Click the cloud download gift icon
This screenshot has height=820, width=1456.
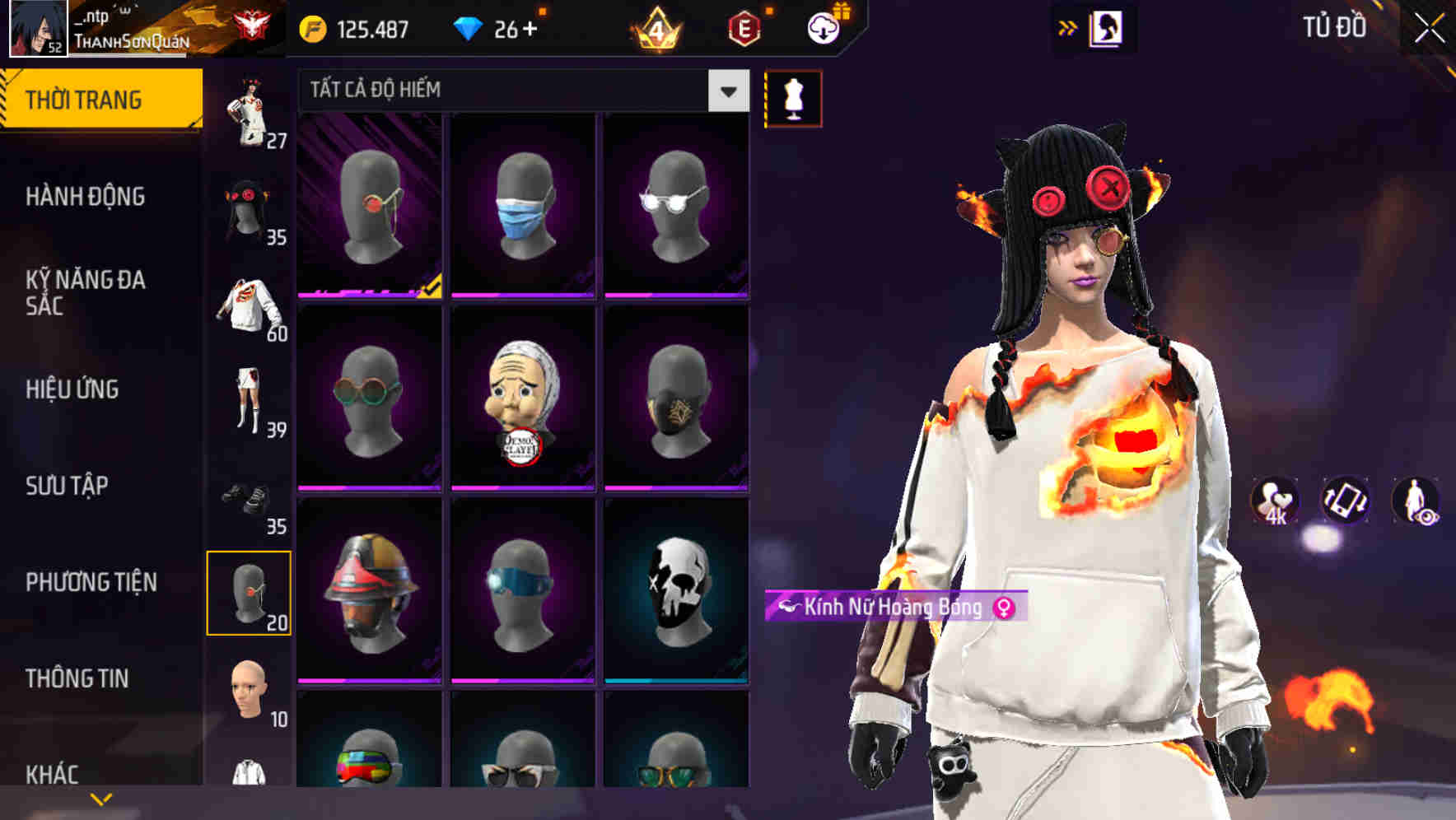(823, 27)
